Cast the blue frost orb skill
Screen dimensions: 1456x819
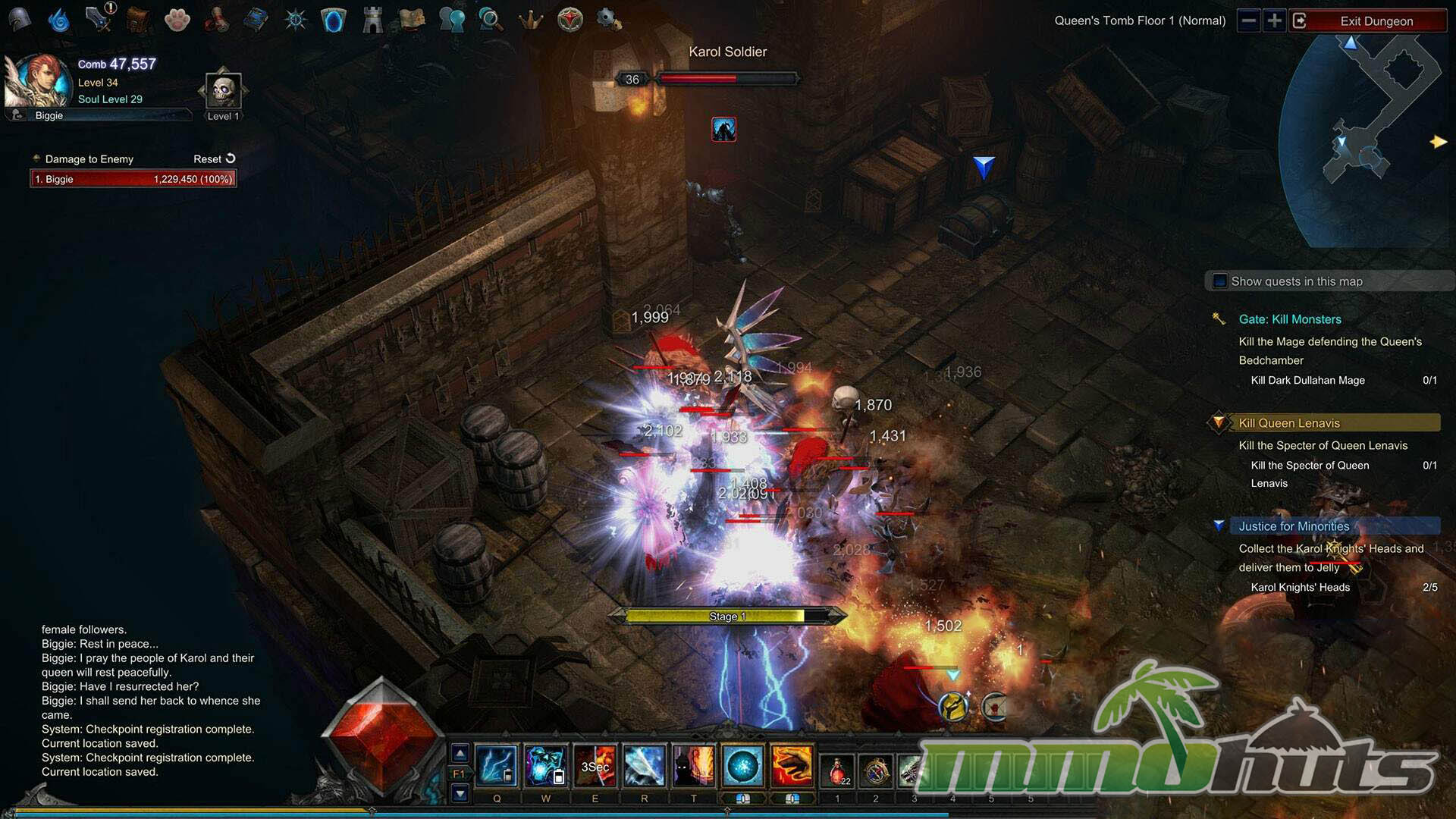click(x=742, y=766)
